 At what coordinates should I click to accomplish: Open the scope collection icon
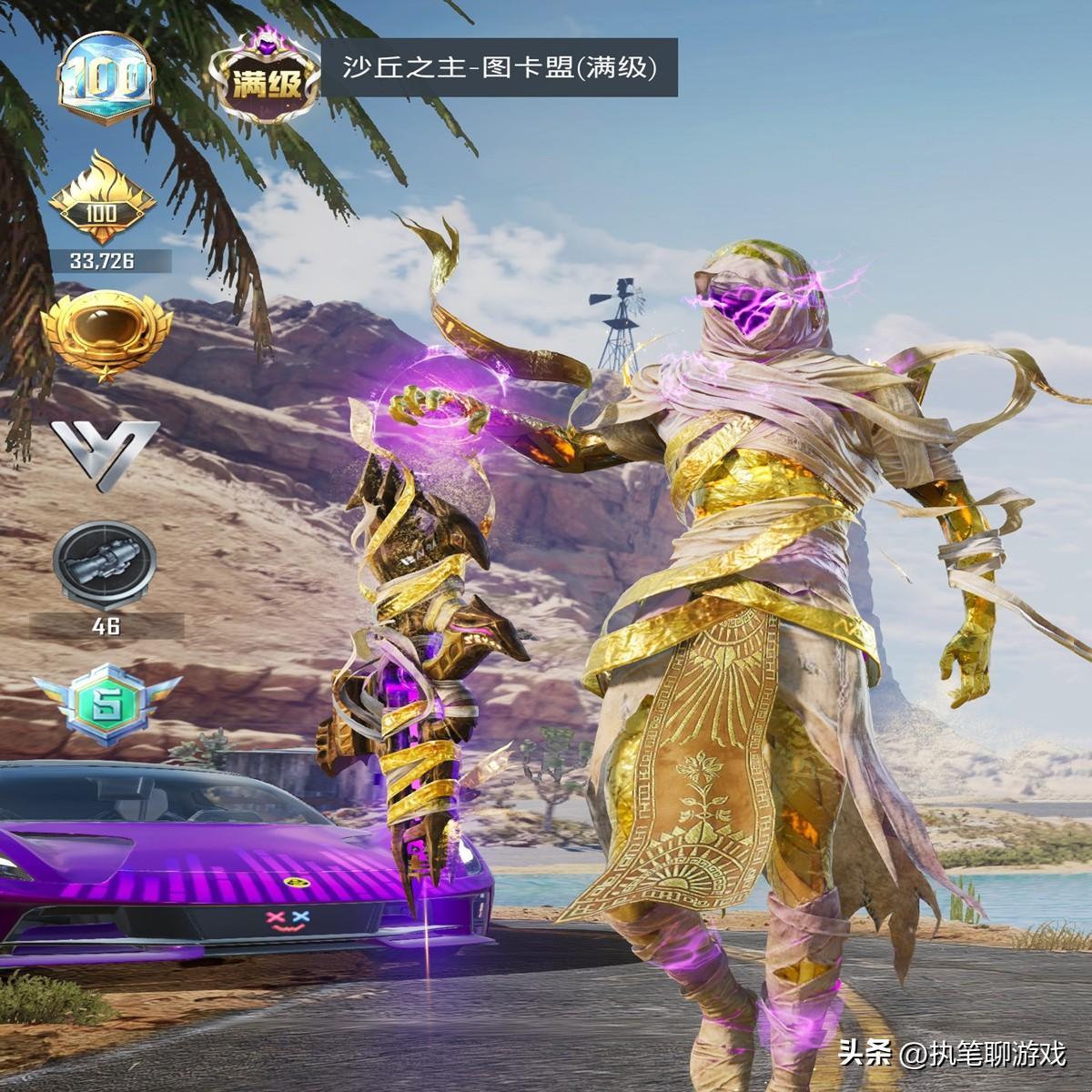point(106,564)
